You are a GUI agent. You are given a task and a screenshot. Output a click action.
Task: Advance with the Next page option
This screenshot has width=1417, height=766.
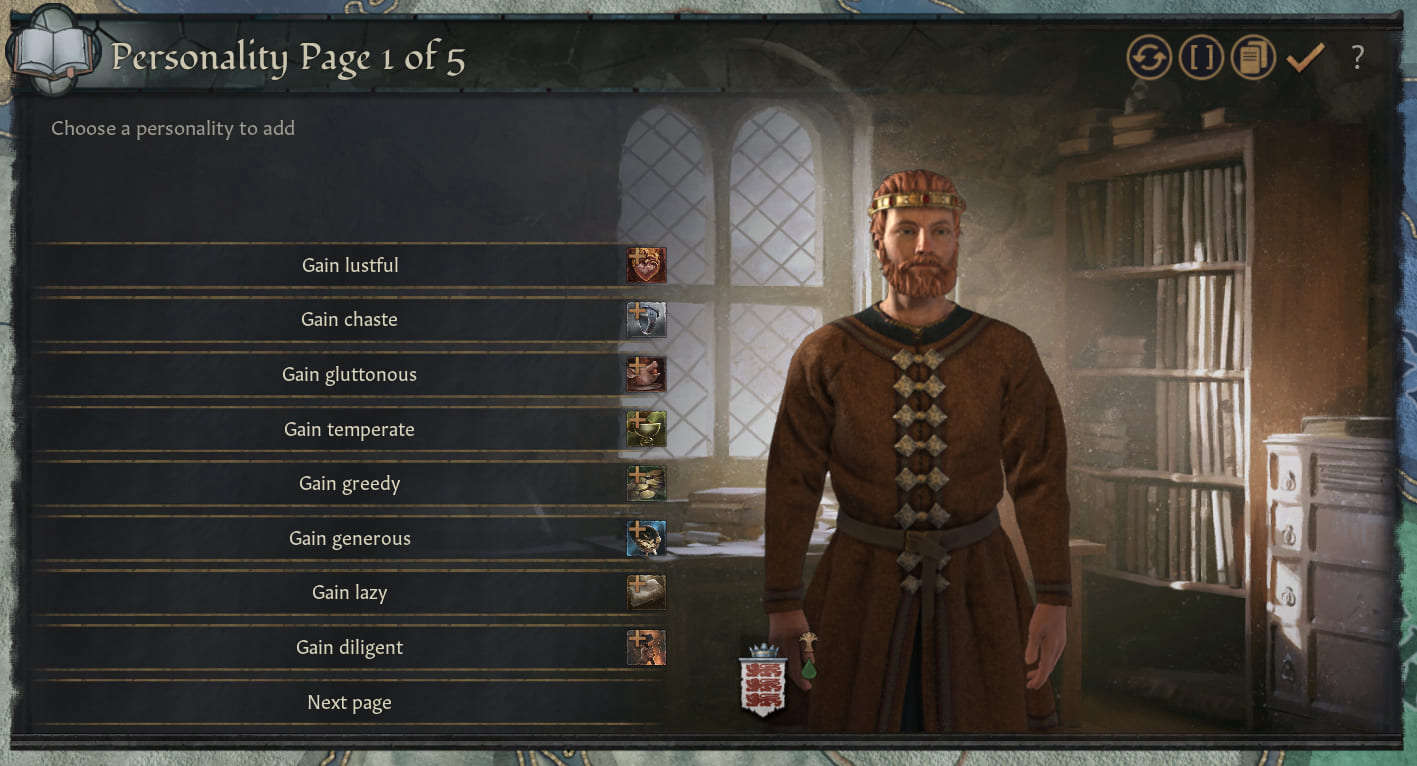[348, 701]
